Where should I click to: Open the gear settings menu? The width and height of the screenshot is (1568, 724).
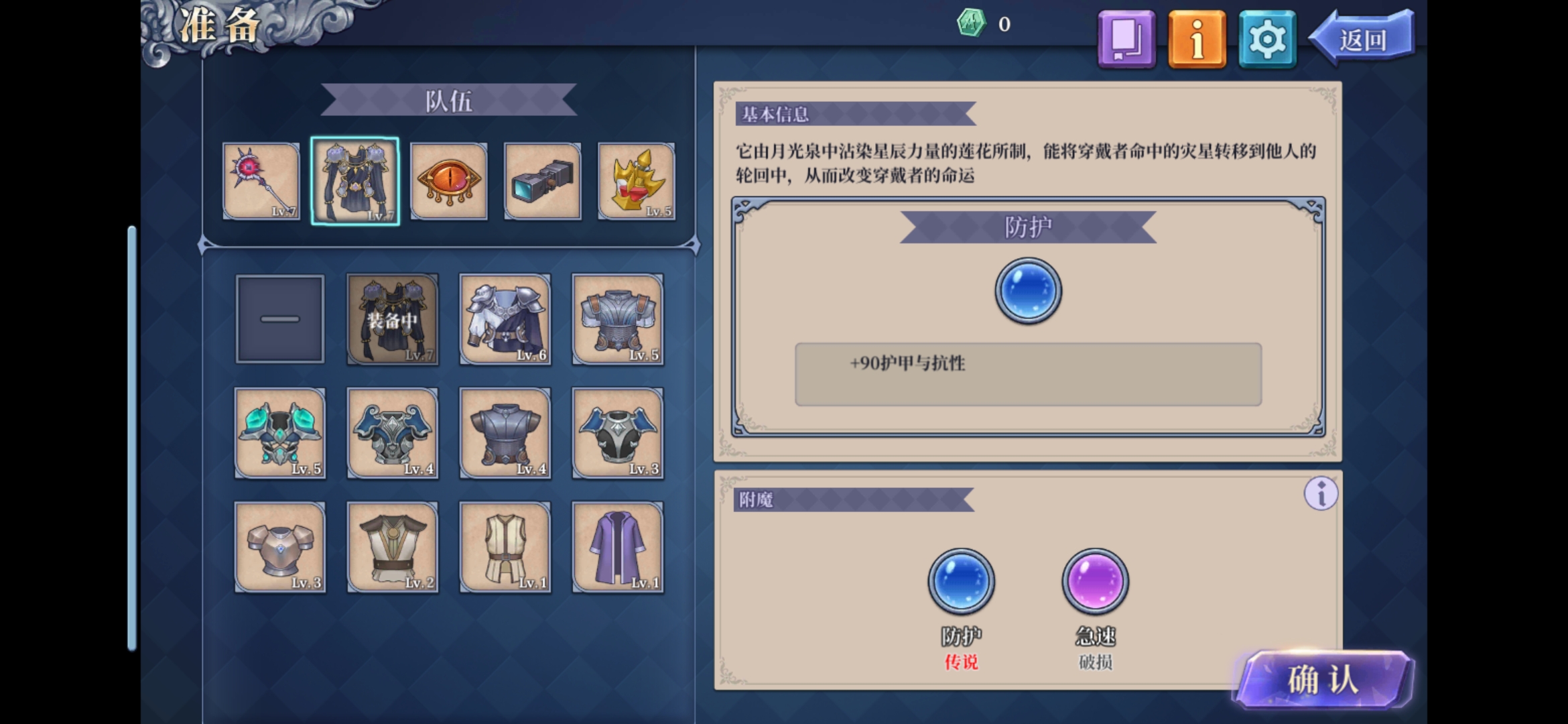(1267, 39)
